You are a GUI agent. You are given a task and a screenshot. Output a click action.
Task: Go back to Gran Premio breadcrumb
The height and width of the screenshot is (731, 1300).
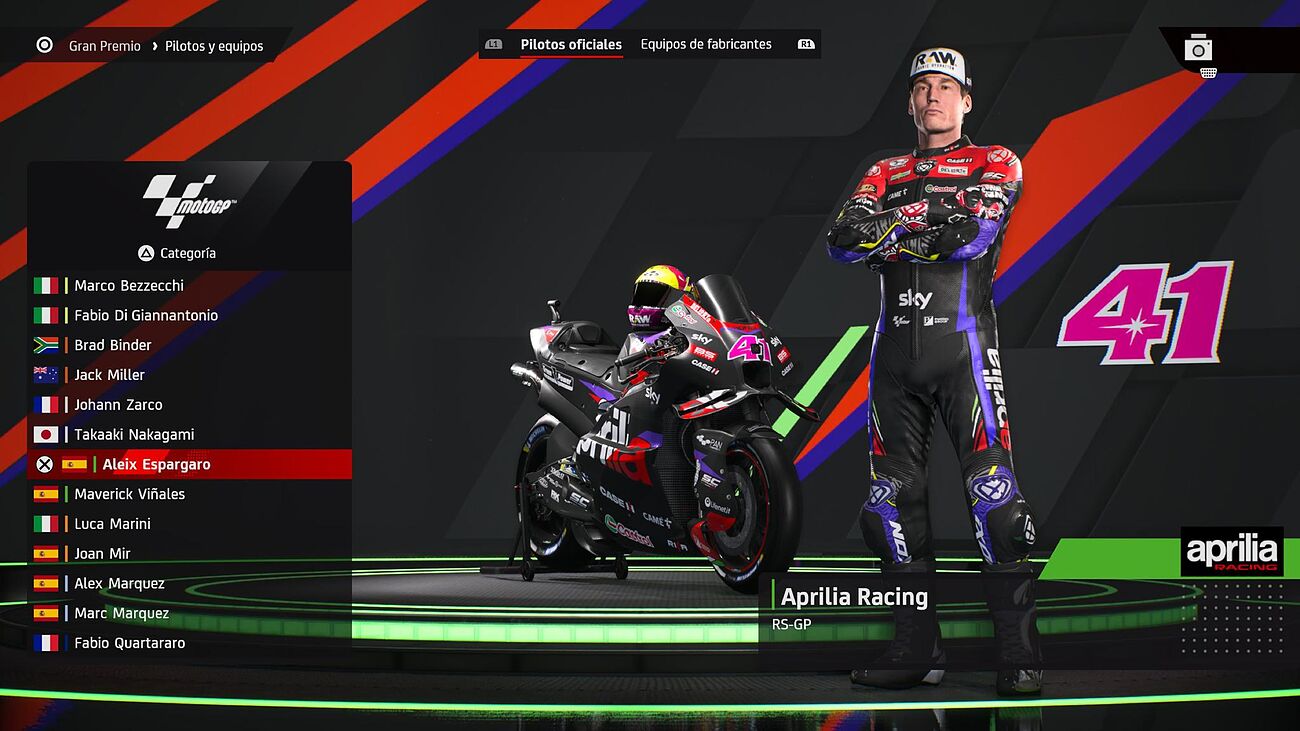[x=104, y=46]
